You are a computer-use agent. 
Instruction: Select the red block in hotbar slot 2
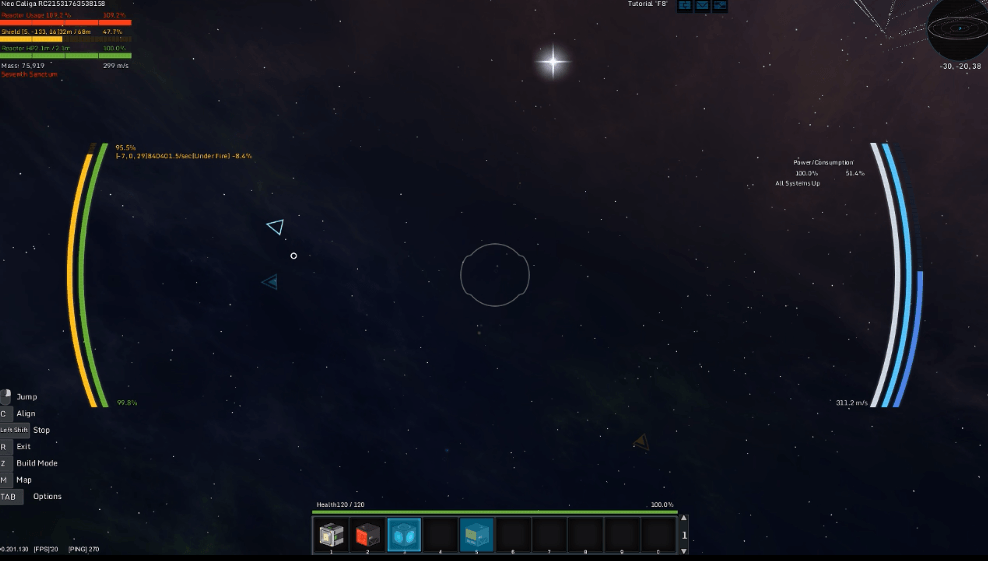pyautogui.click(x=367, y=535)
